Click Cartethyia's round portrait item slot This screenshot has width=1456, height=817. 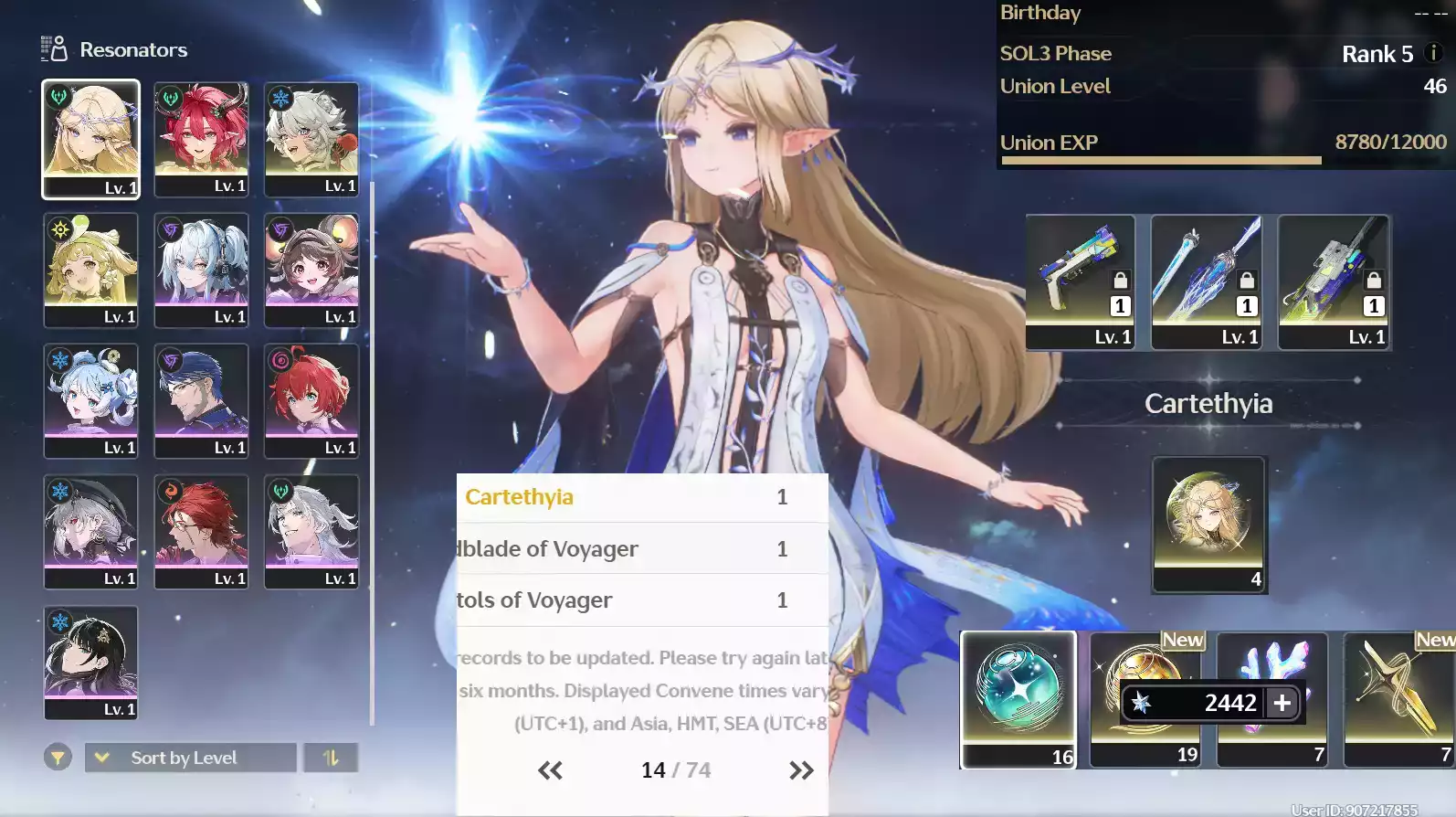[1208, 524]
